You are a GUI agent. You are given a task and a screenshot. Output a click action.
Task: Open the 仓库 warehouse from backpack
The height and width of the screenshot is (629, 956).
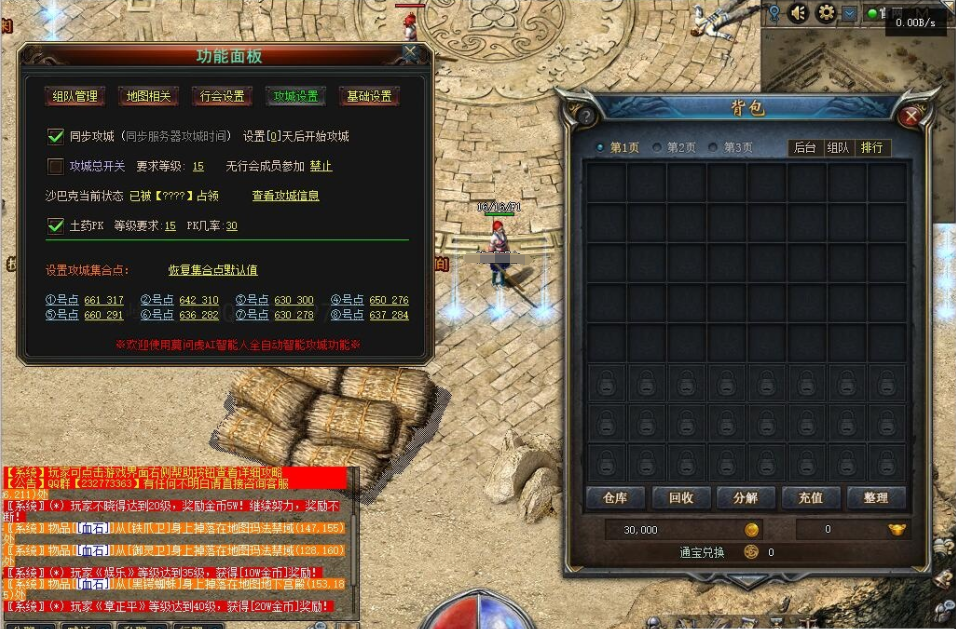tap(614, 497)
